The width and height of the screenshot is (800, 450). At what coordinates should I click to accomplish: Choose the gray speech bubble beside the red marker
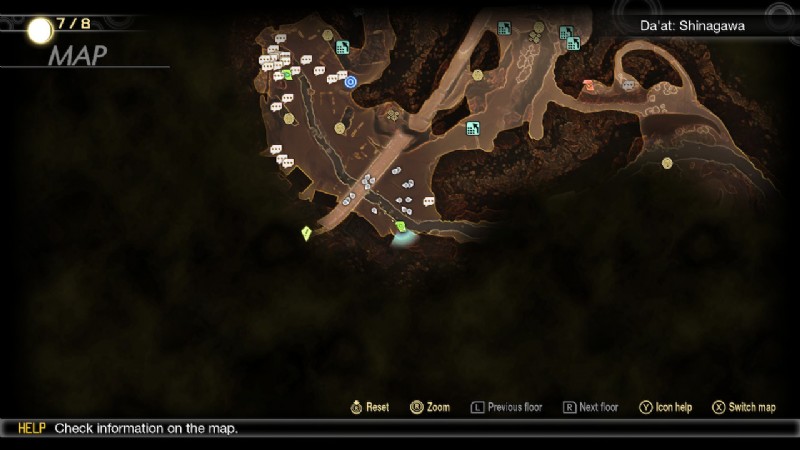[628, 85]
